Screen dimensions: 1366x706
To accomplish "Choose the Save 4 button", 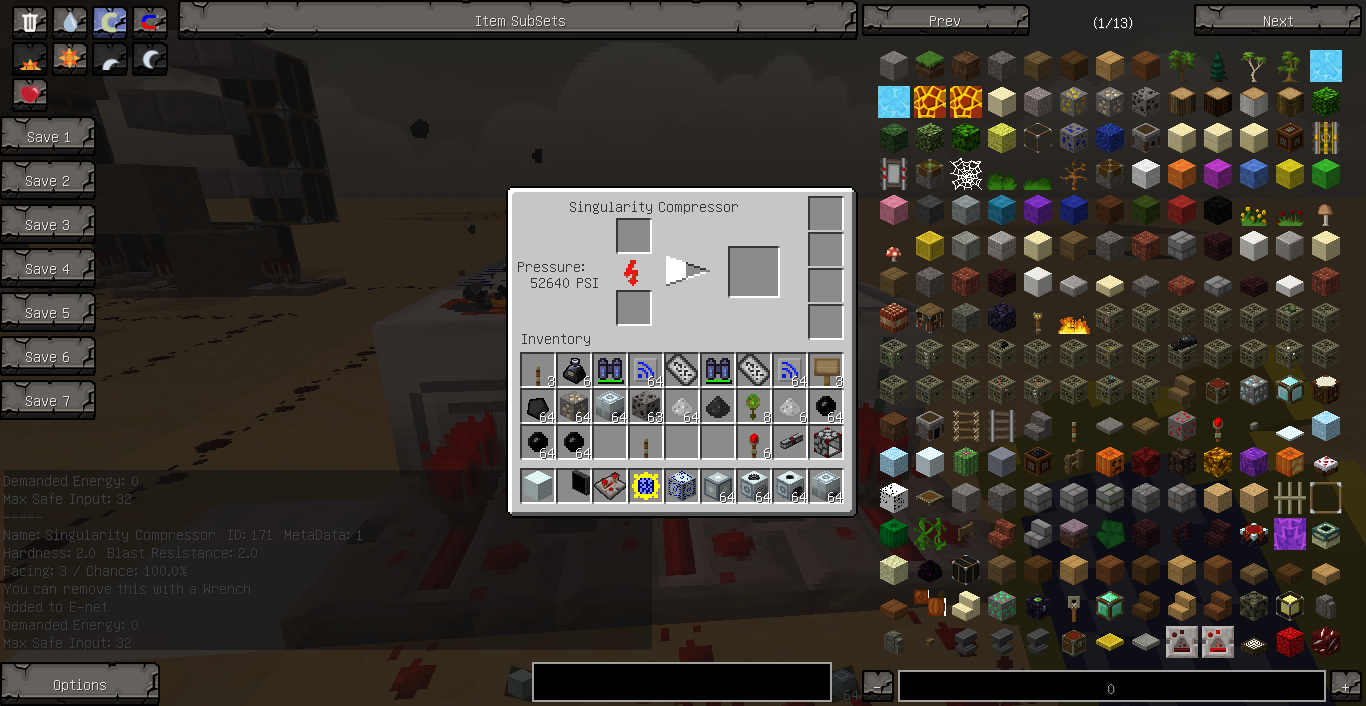I will click(x=48, y=269).
